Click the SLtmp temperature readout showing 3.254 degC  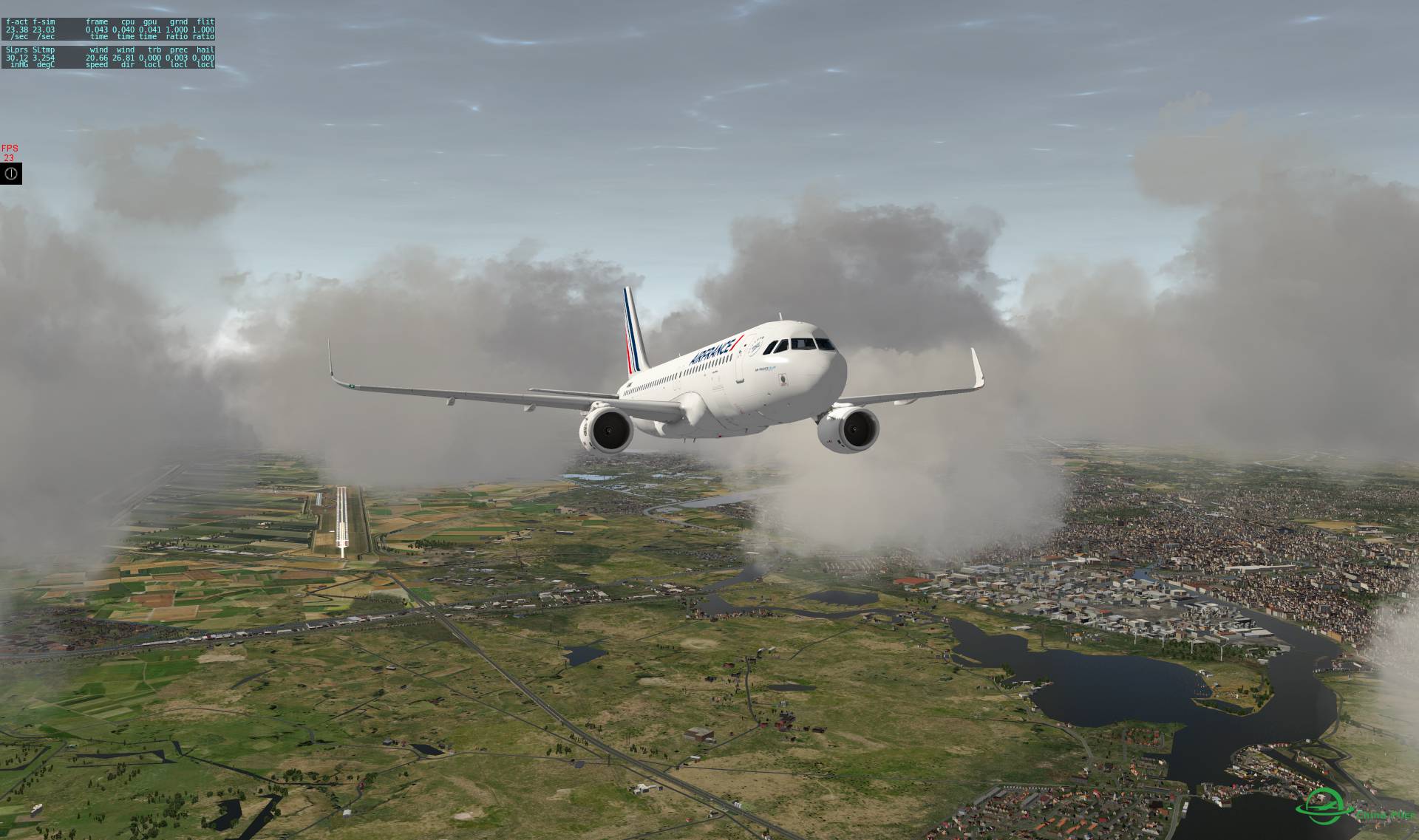coord(44,58)
